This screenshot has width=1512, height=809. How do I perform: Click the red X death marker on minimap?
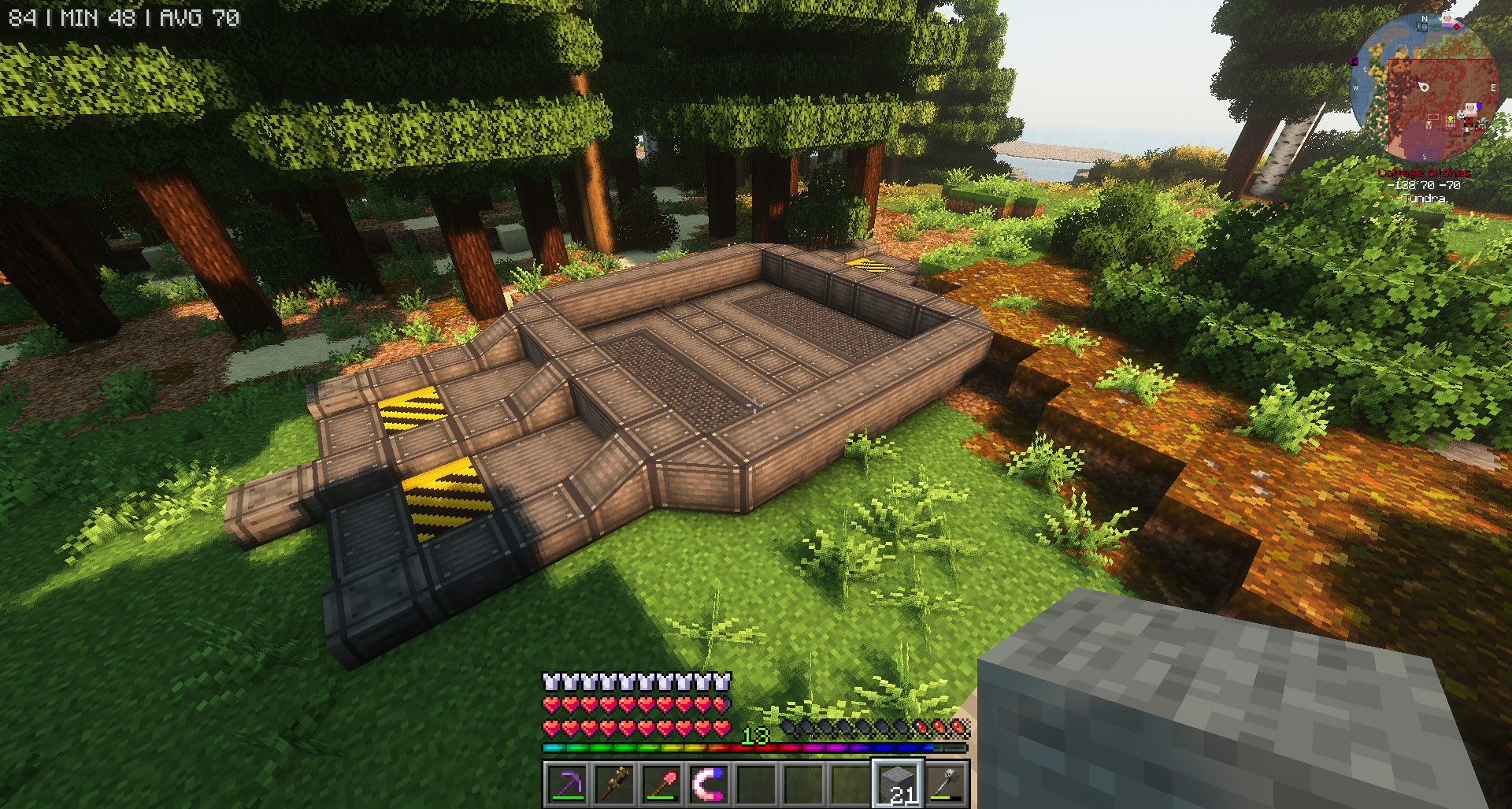coord(1469,121)
